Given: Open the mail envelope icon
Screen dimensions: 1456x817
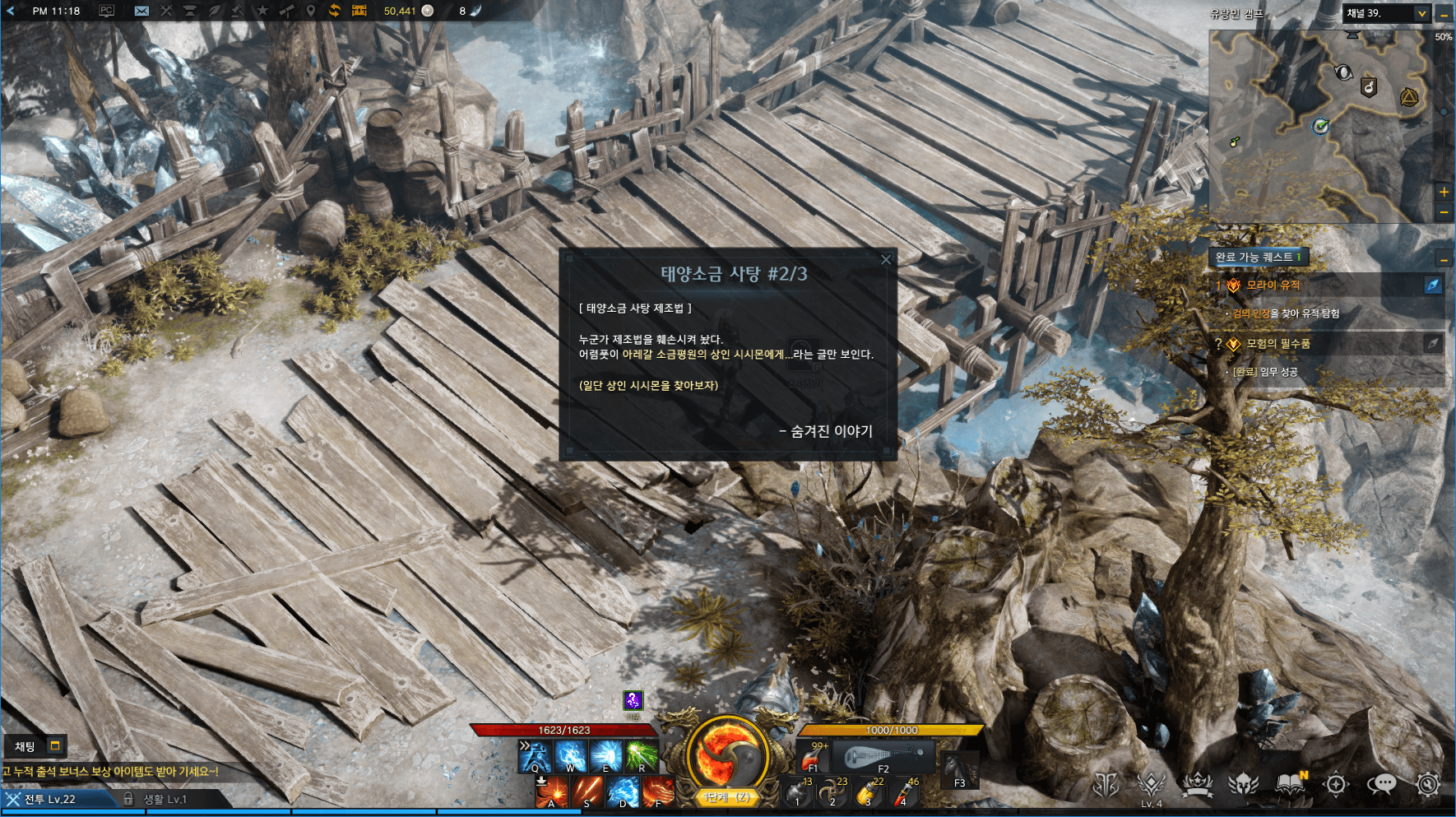Looking at the screenshot, I should pyautogui.click(x=141, y=11).
